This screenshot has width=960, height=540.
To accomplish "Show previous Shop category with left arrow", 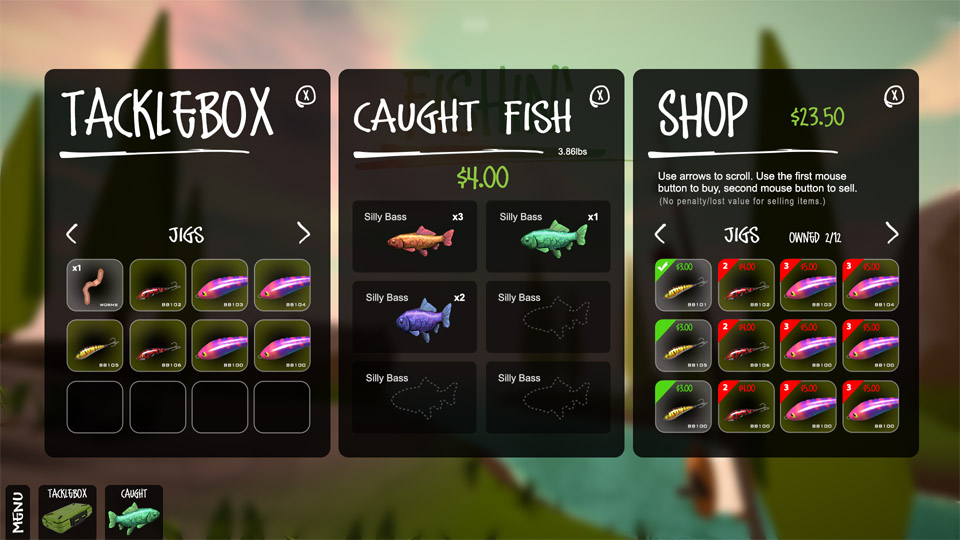I will pos(660,234).
